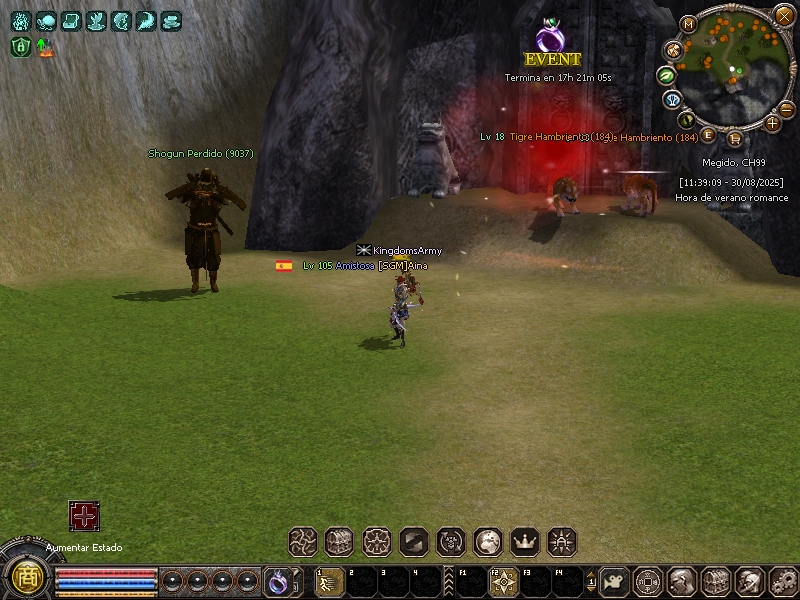Screen dimensions: 800x600
Task: Open the world map via the M button
Action: coord(688,24)
